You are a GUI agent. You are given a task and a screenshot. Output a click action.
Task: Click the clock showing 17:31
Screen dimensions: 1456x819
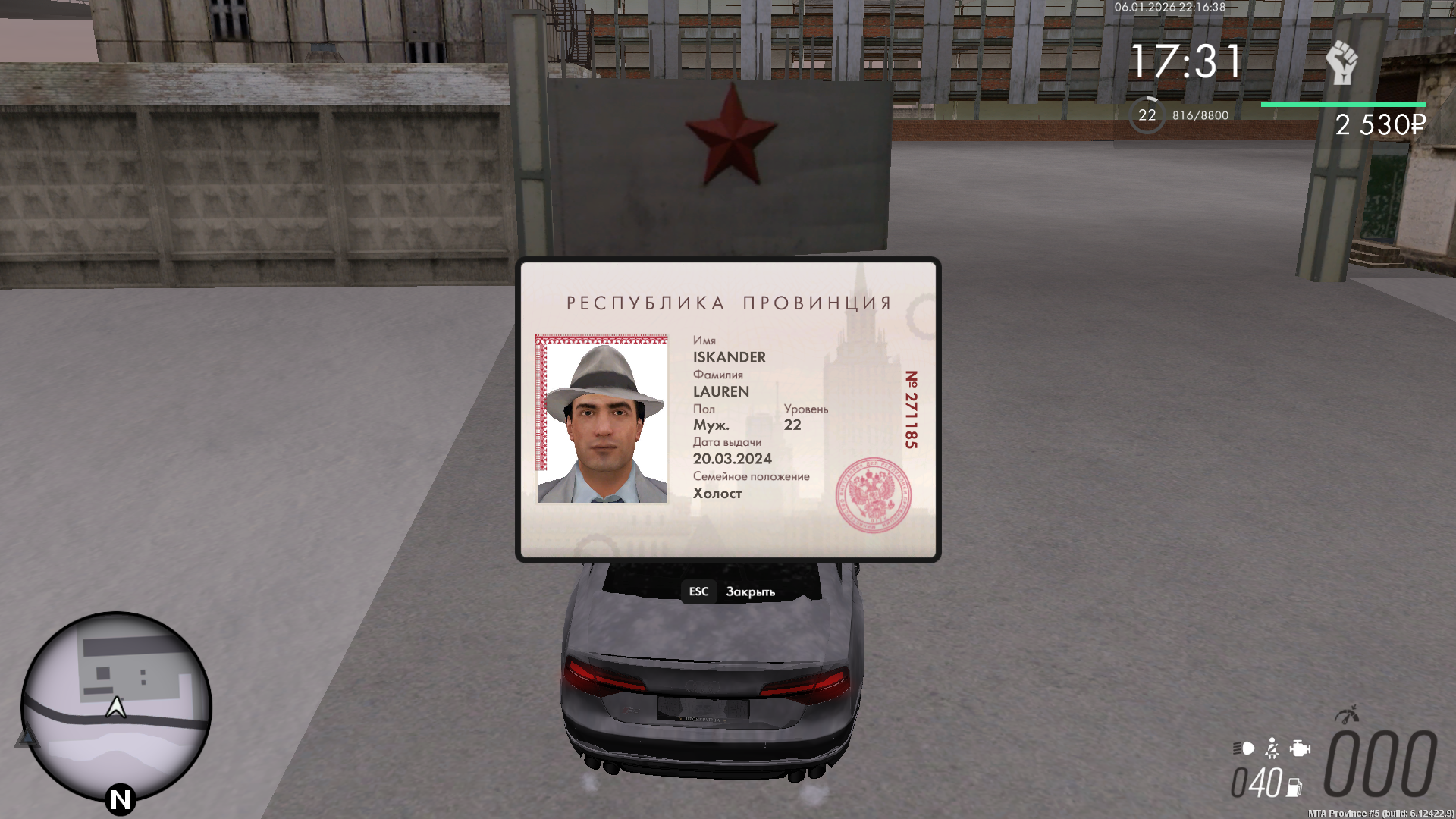[x=1185, y=58]
